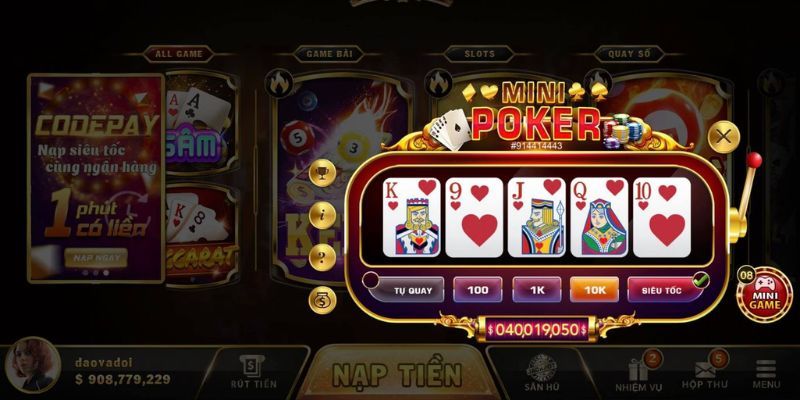Viewport: 800px width, 400px height.
Task: Close the Mini Poker window
Action: [723, 135]
